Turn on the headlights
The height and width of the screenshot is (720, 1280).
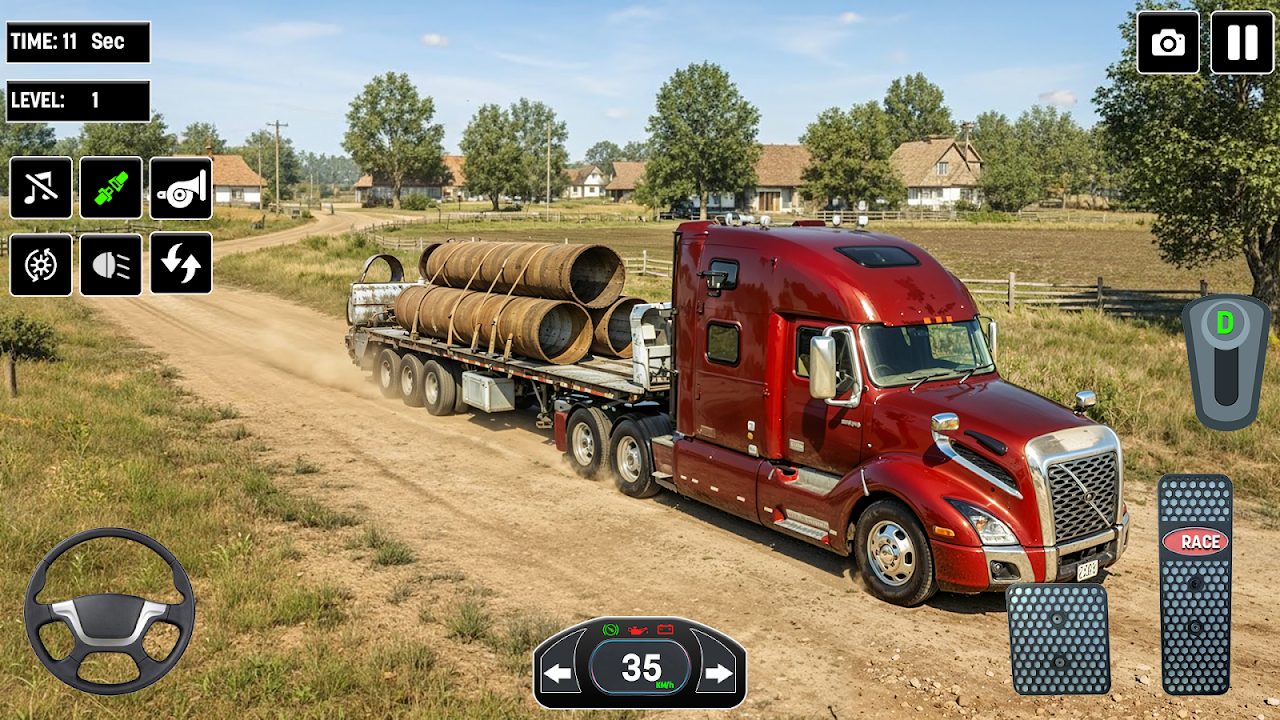(111, 264)
